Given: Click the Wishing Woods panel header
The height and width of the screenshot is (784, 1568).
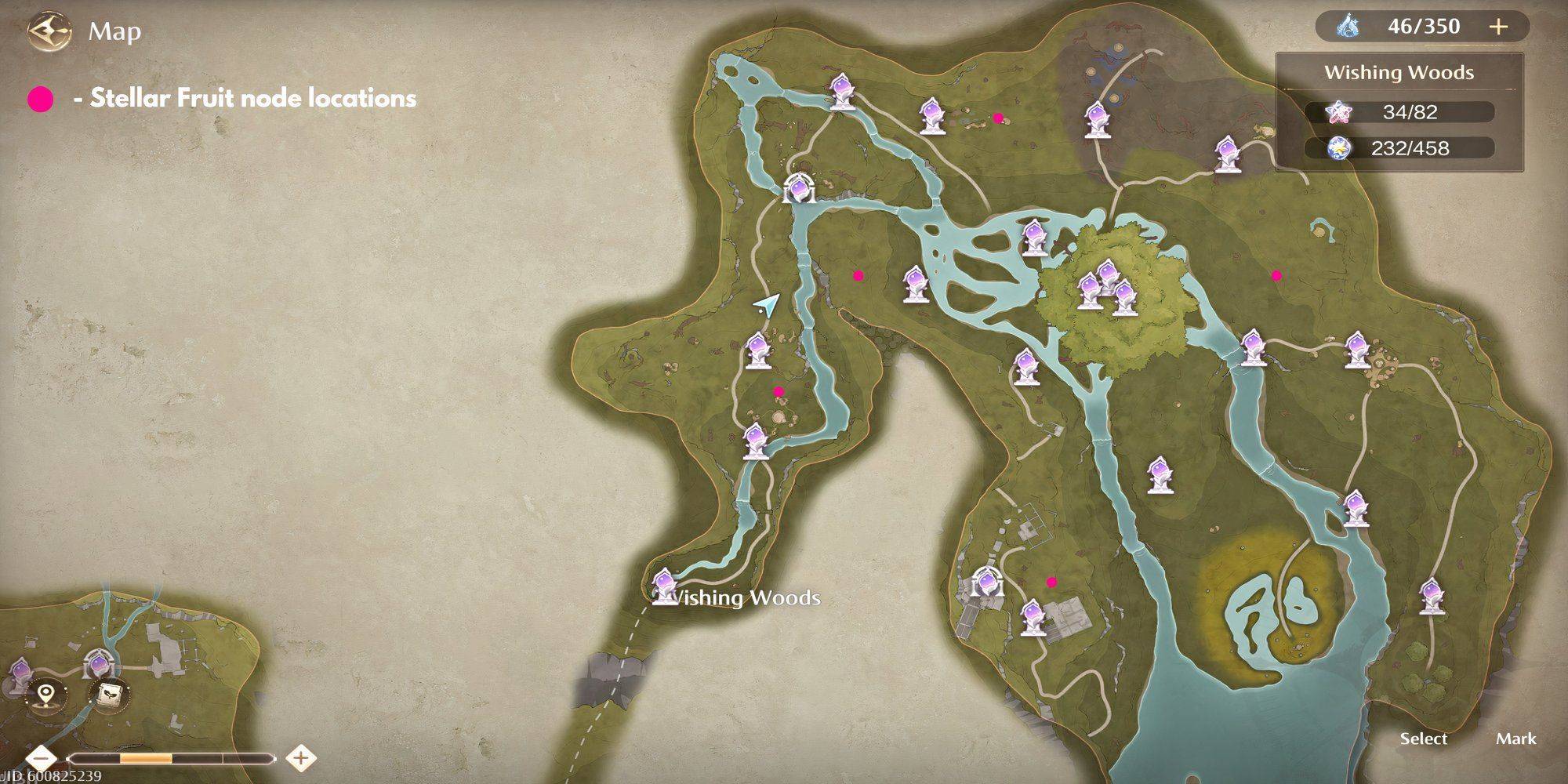Looking at the screenshot, I should click(x=1400, y=73).
